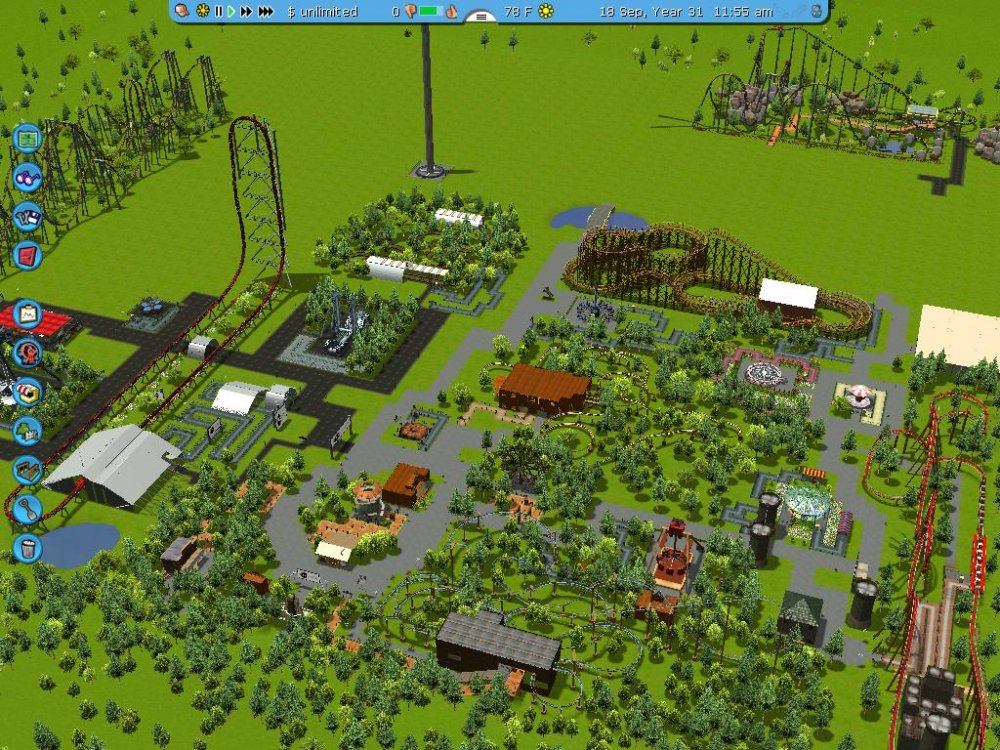Open the red scenario editor book
This screenshot has width=1000, height=750.
pos(27,254)
